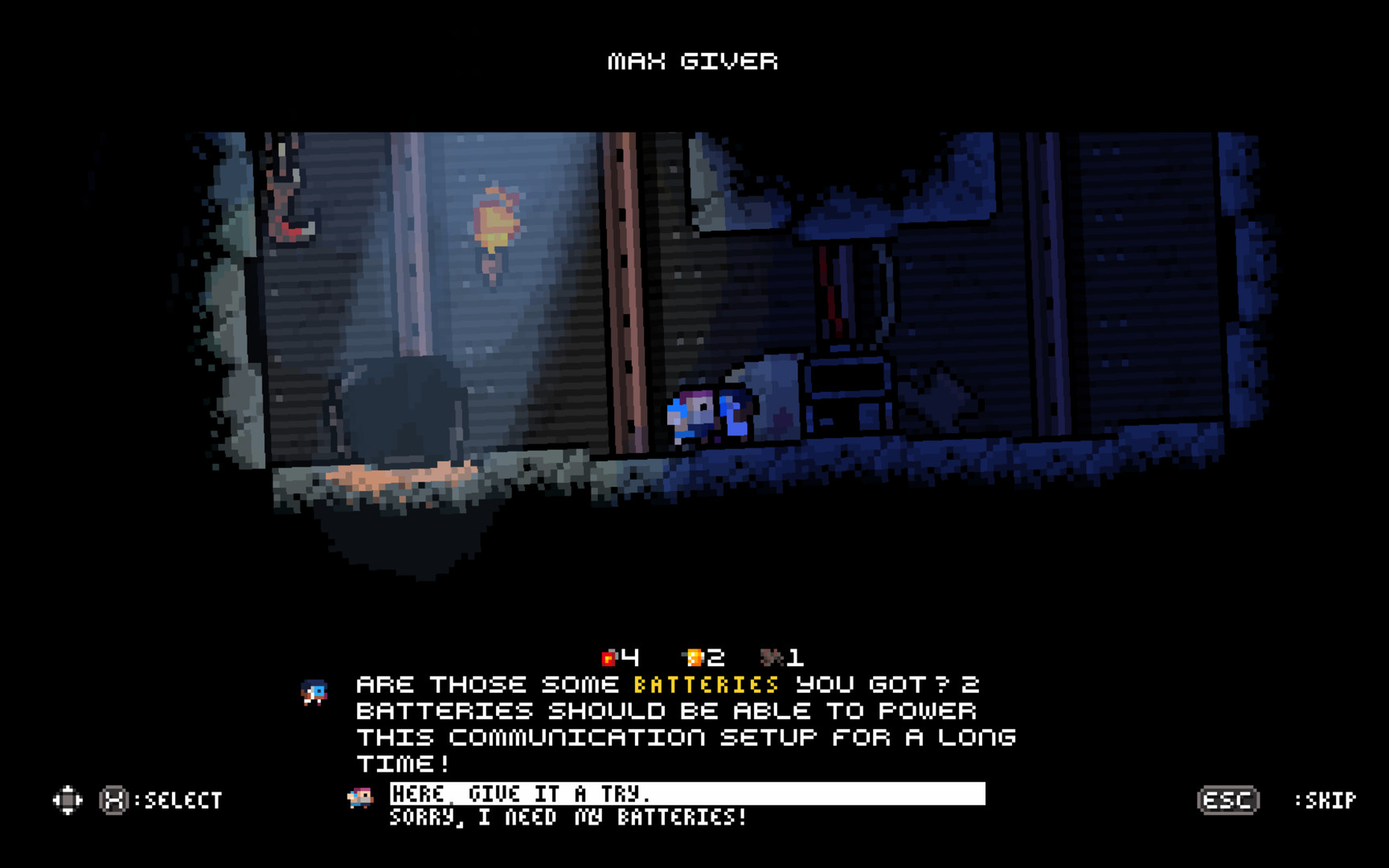Click the D-pad navigation icon
Viewport: 1389px width, 868px height.
68,800
